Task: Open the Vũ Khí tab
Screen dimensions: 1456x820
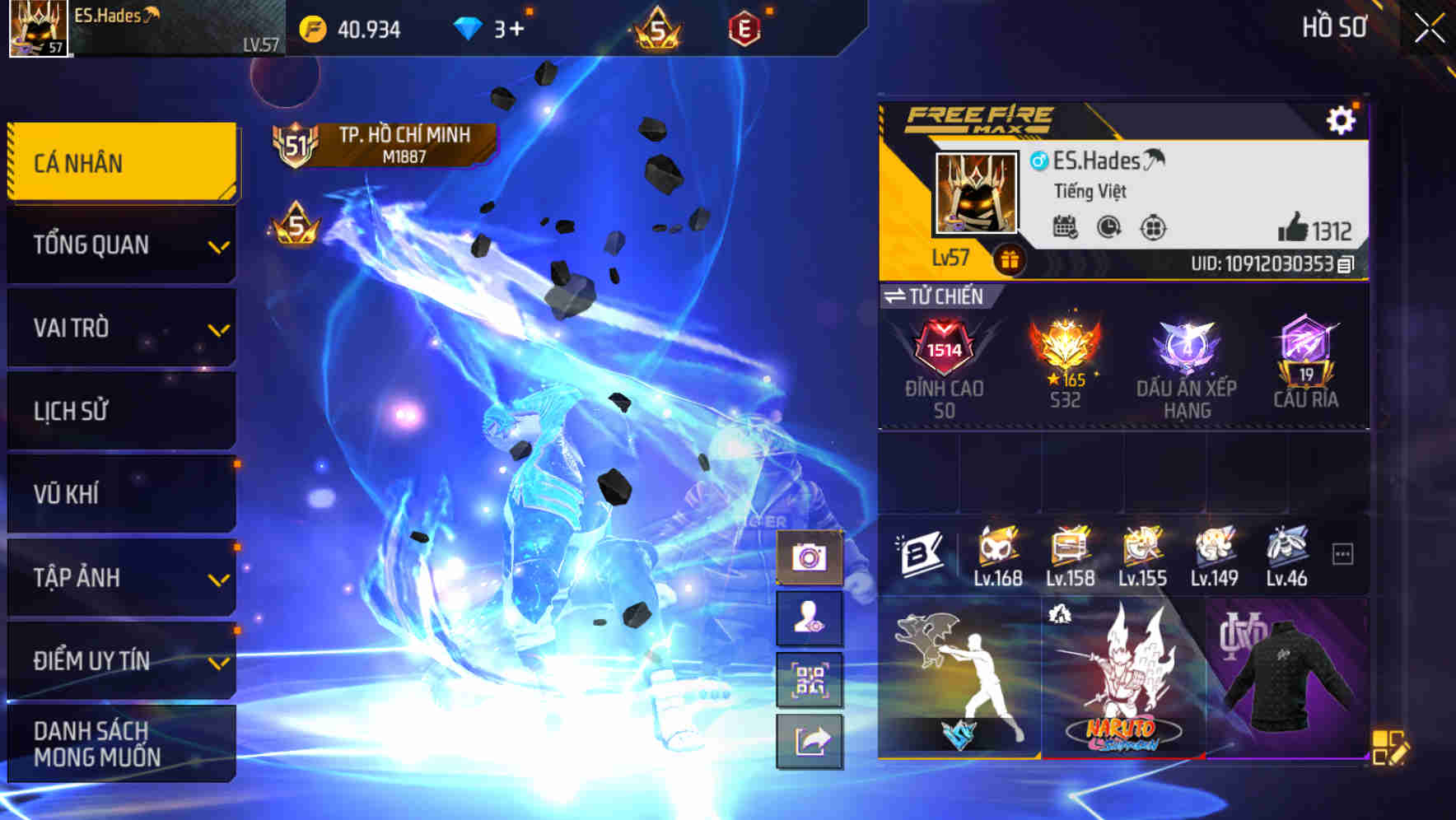Action: click(120, 493)
